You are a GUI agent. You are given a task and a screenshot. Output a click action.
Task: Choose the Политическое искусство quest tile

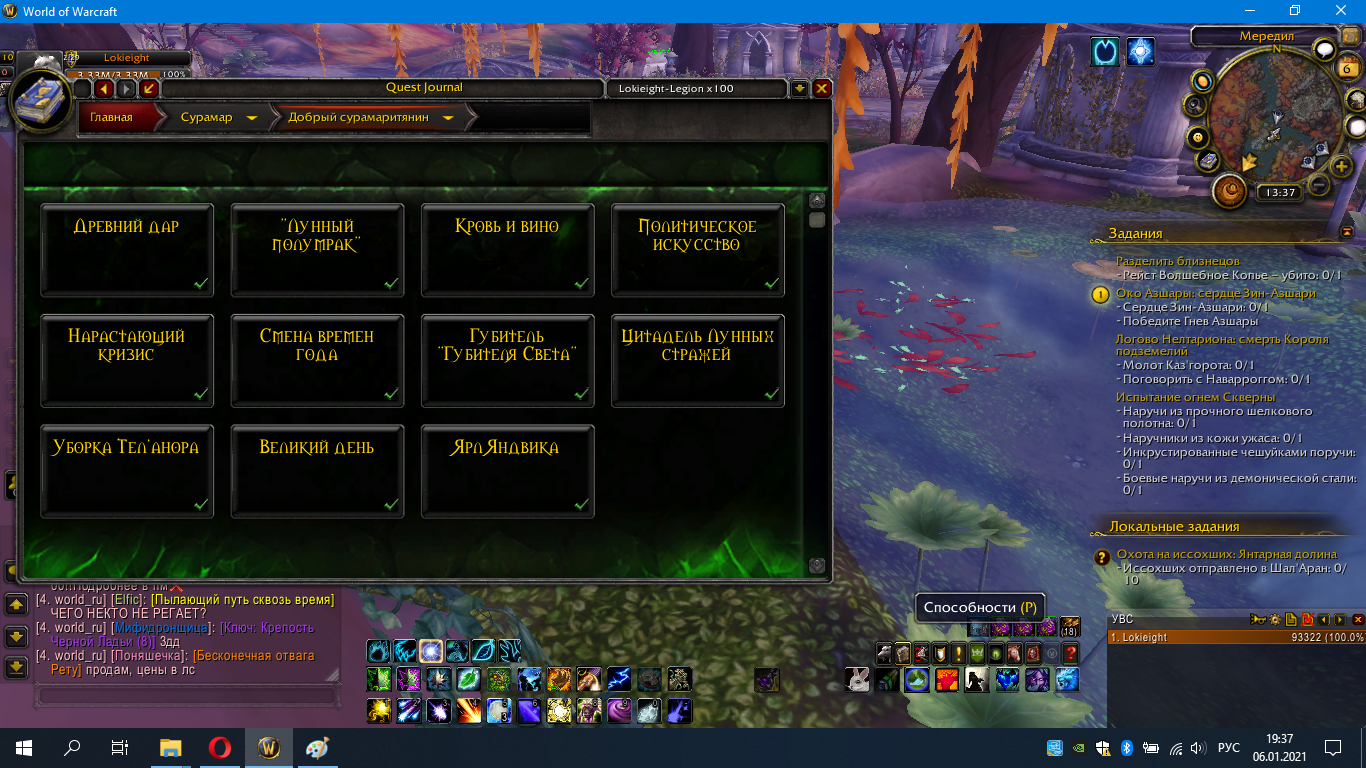point(697,250)
